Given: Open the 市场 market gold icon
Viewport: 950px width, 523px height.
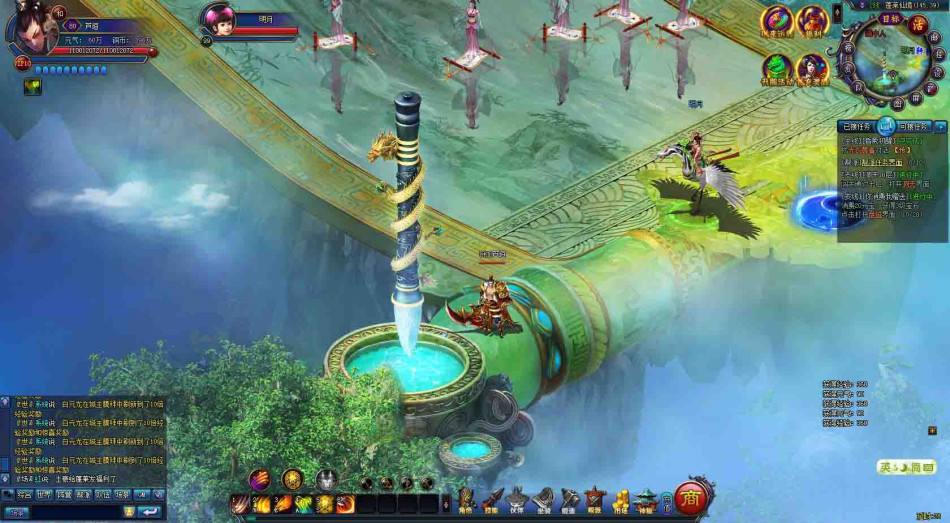Looking at the screenshot, I should pyautogui.click(x=620, y=499).
